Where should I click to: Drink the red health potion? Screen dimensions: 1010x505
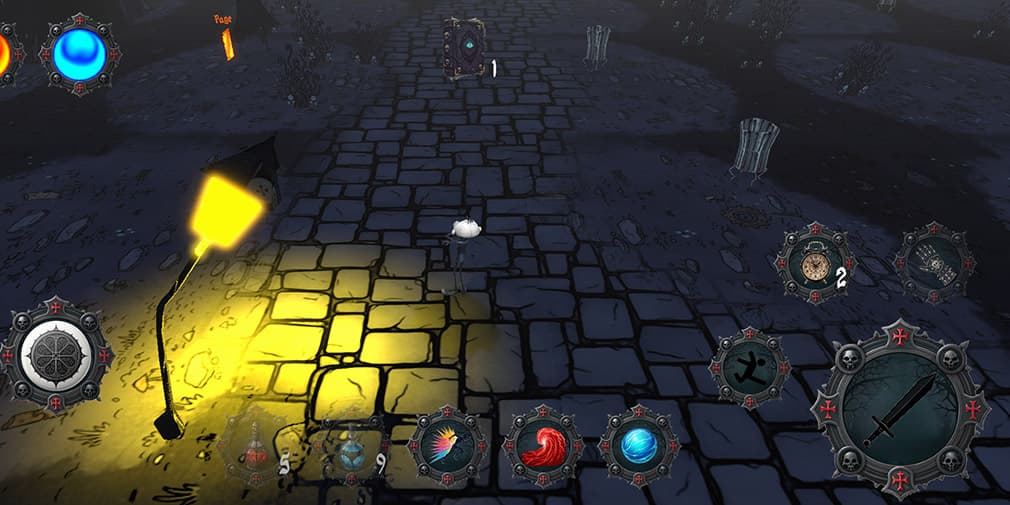point(258,449)
